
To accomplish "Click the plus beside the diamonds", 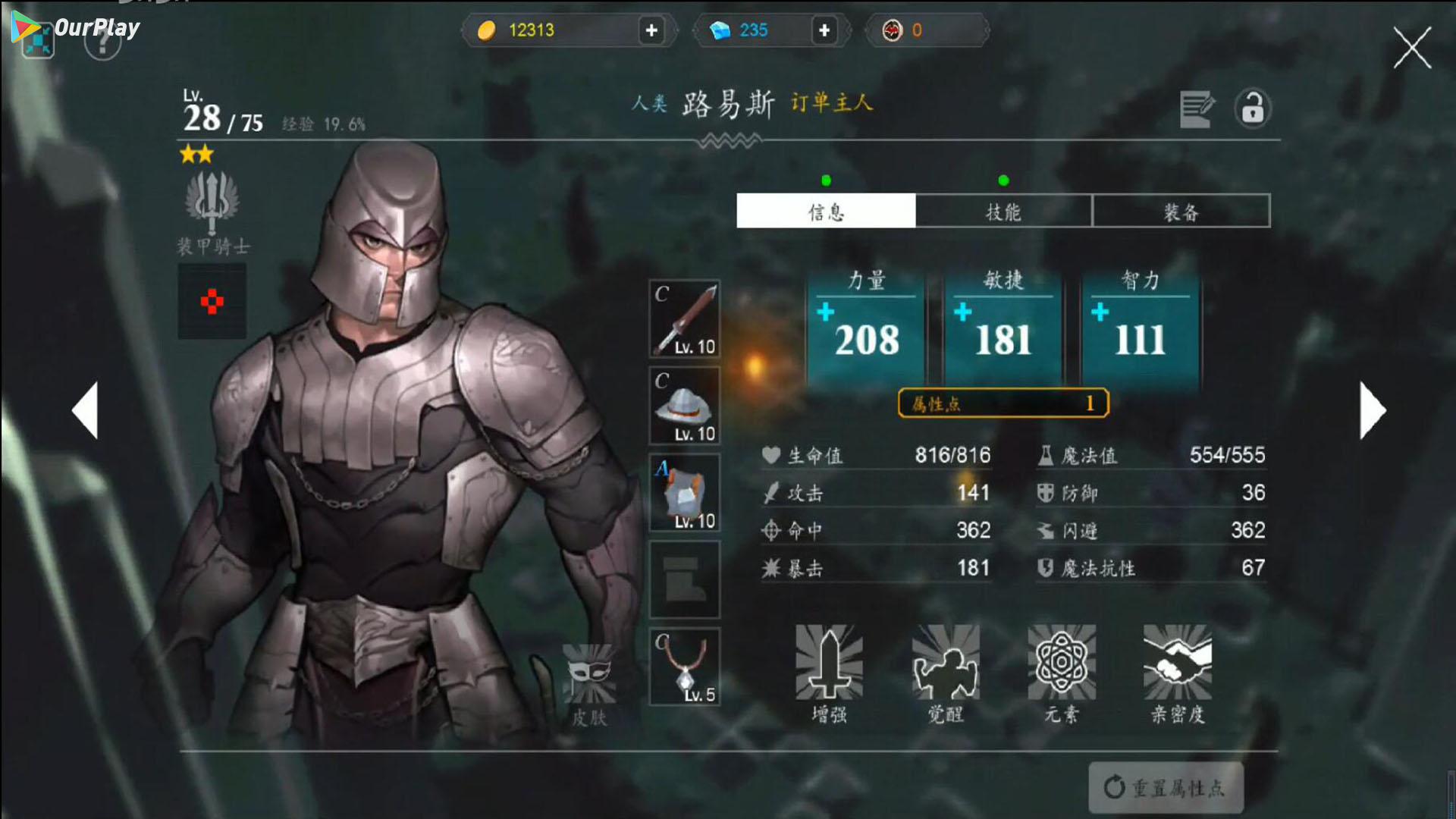I will pos(824,31).
